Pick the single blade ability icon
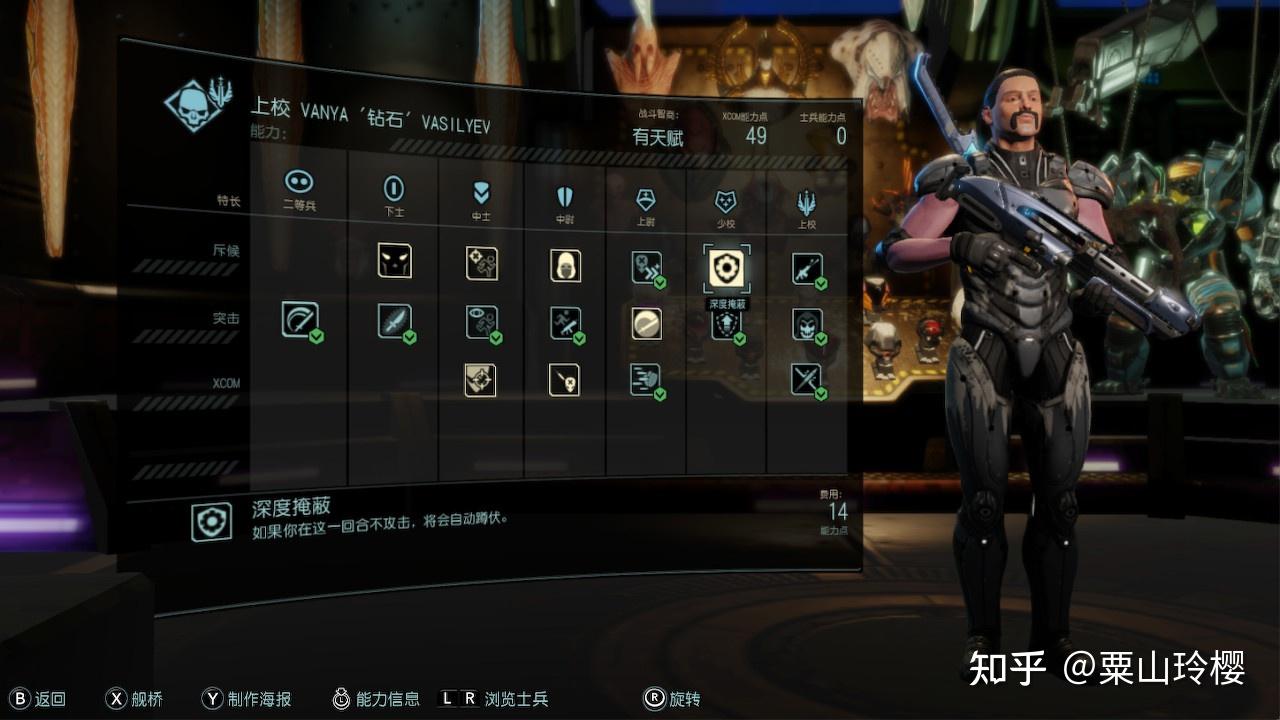Image resolution: width=1280 pixels, height=720 pixels. tap(394, 321)
